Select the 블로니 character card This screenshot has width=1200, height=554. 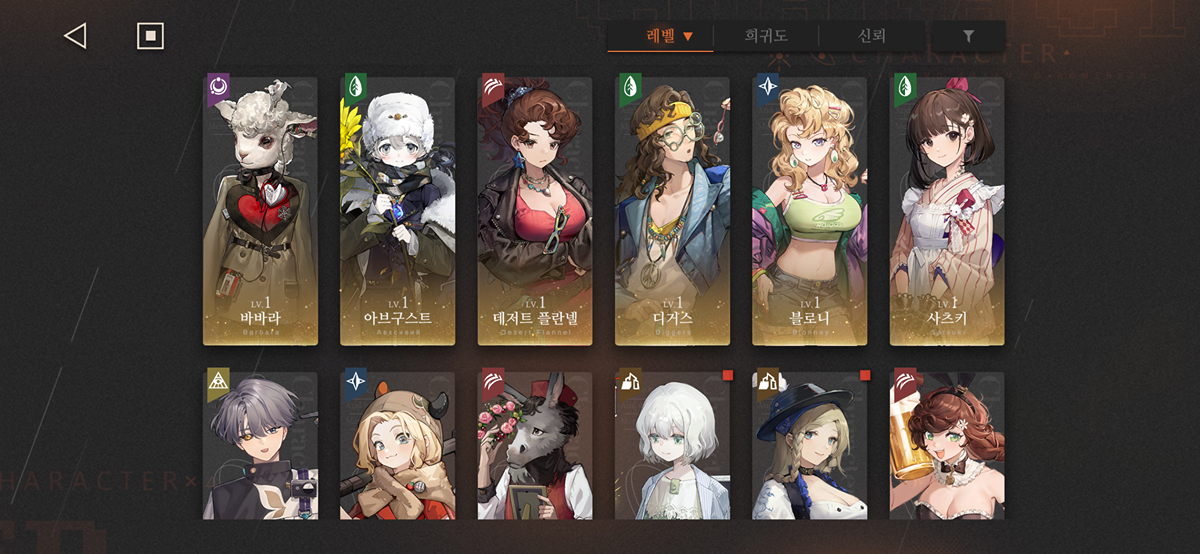coord(810,211)
